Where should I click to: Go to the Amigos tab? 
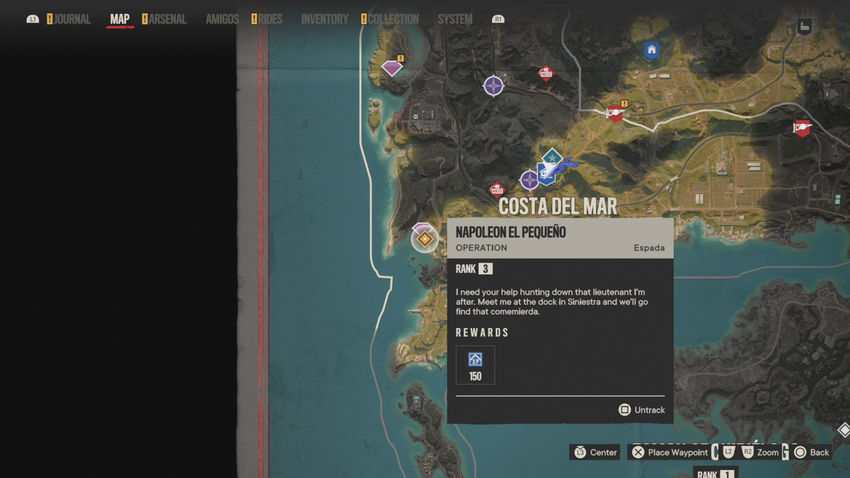pos(222,19)
